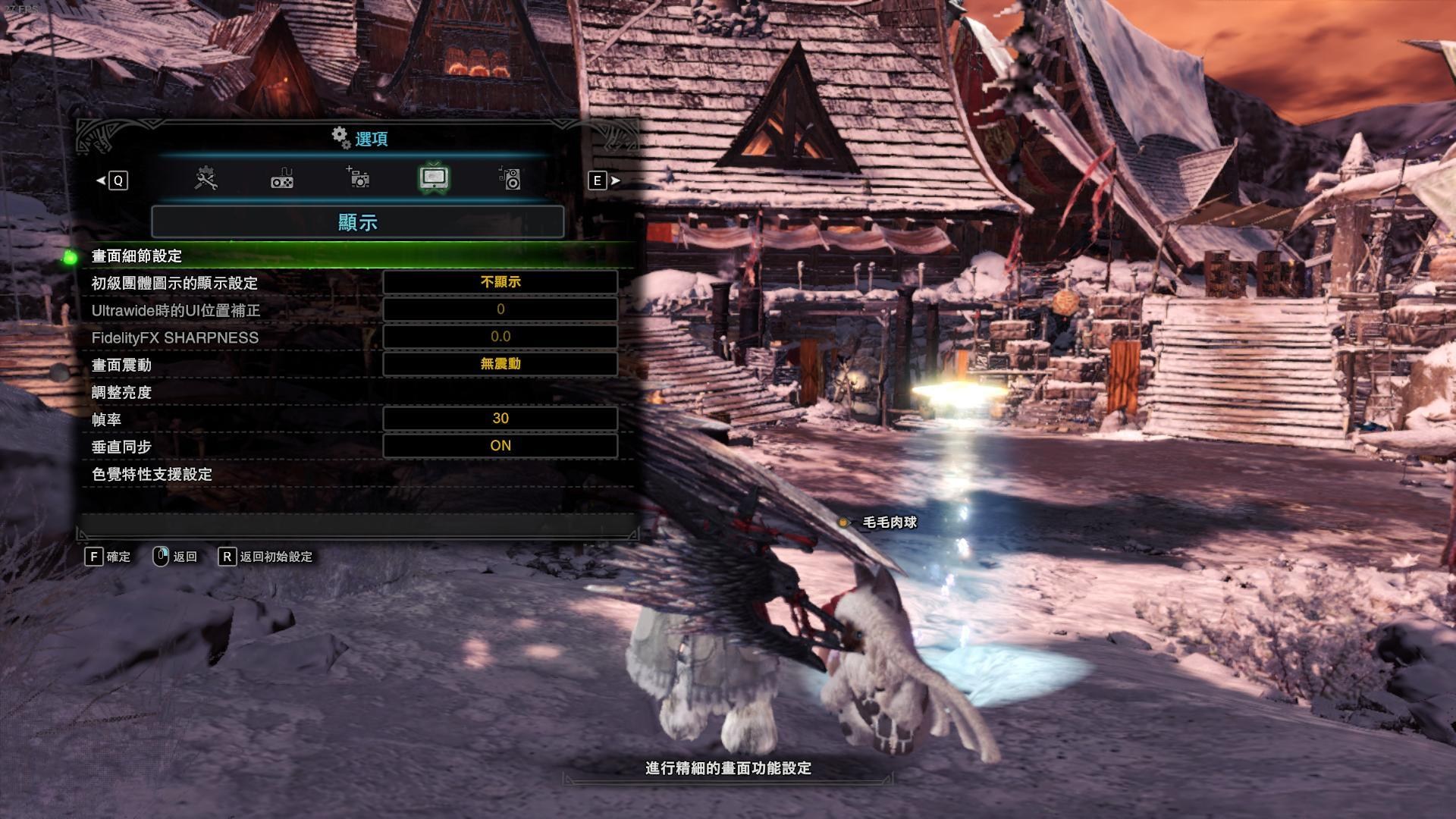Set 畫面震動 screen shake option

click(x=500, y=364)
